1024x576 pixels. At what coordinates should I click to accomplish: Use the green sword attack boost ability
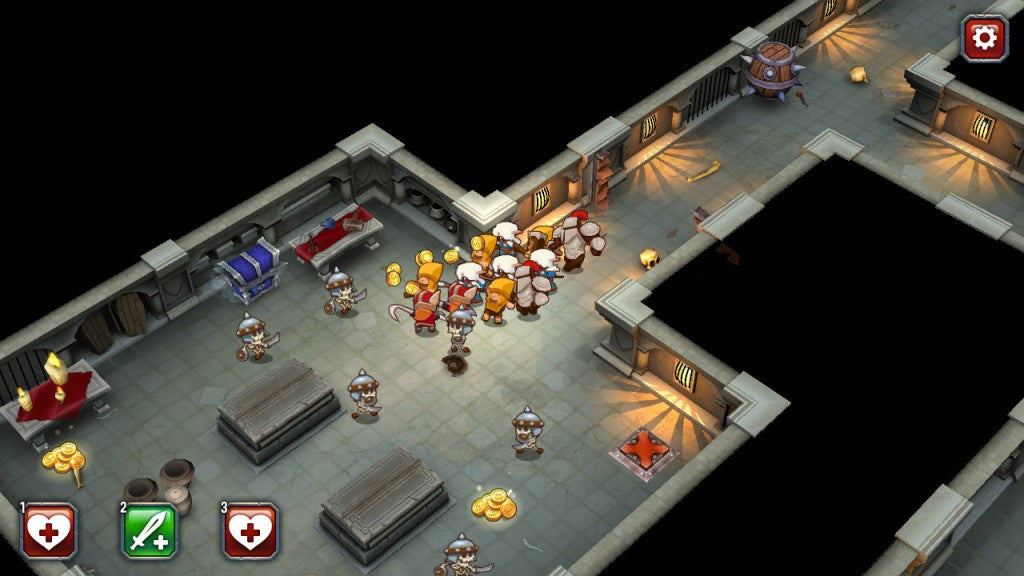150,530
